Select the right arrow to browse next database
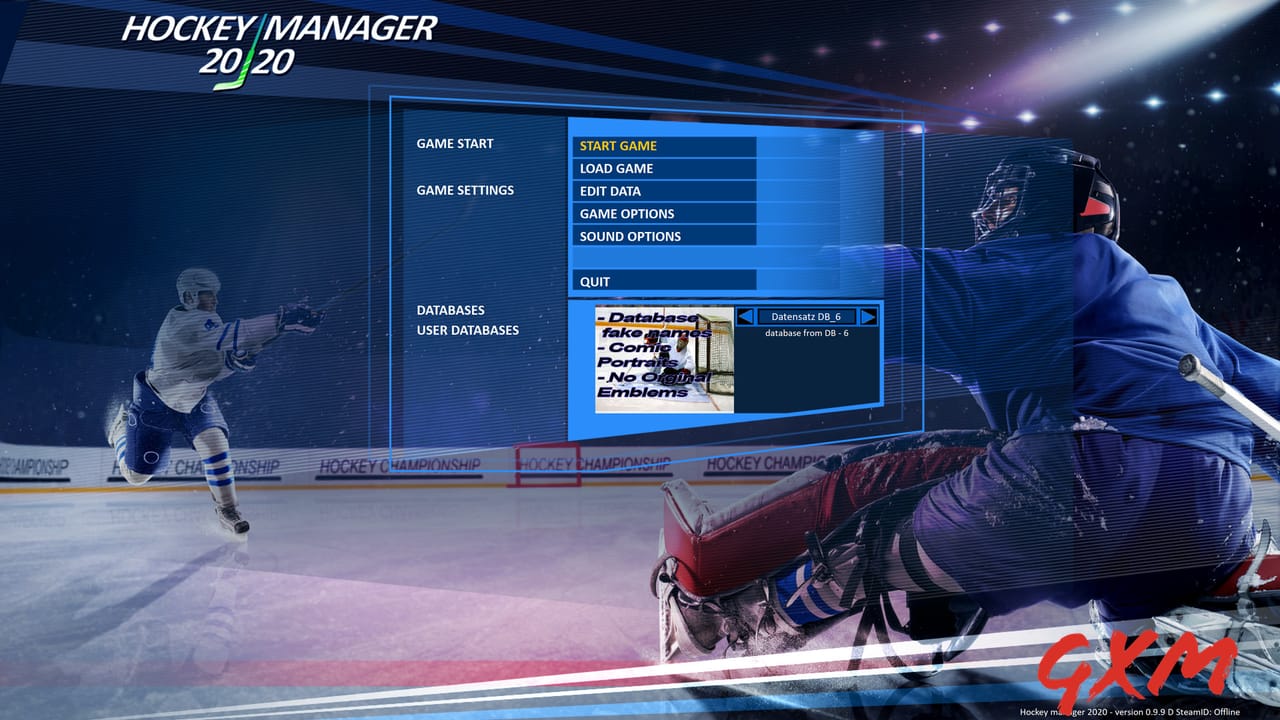This screenshot has width=1280, height=720. pyautogui.click(x=870, y=316)
